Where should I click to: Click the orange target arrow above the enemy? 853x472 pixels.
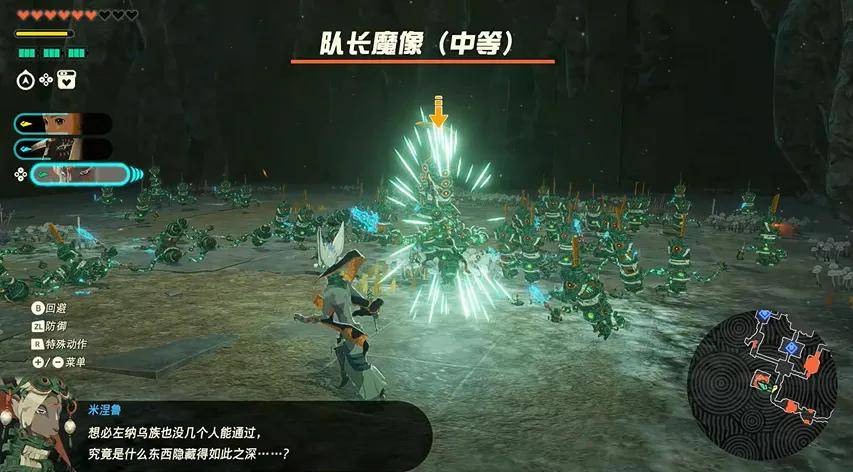pyautogui.click(x=437, y=111)
